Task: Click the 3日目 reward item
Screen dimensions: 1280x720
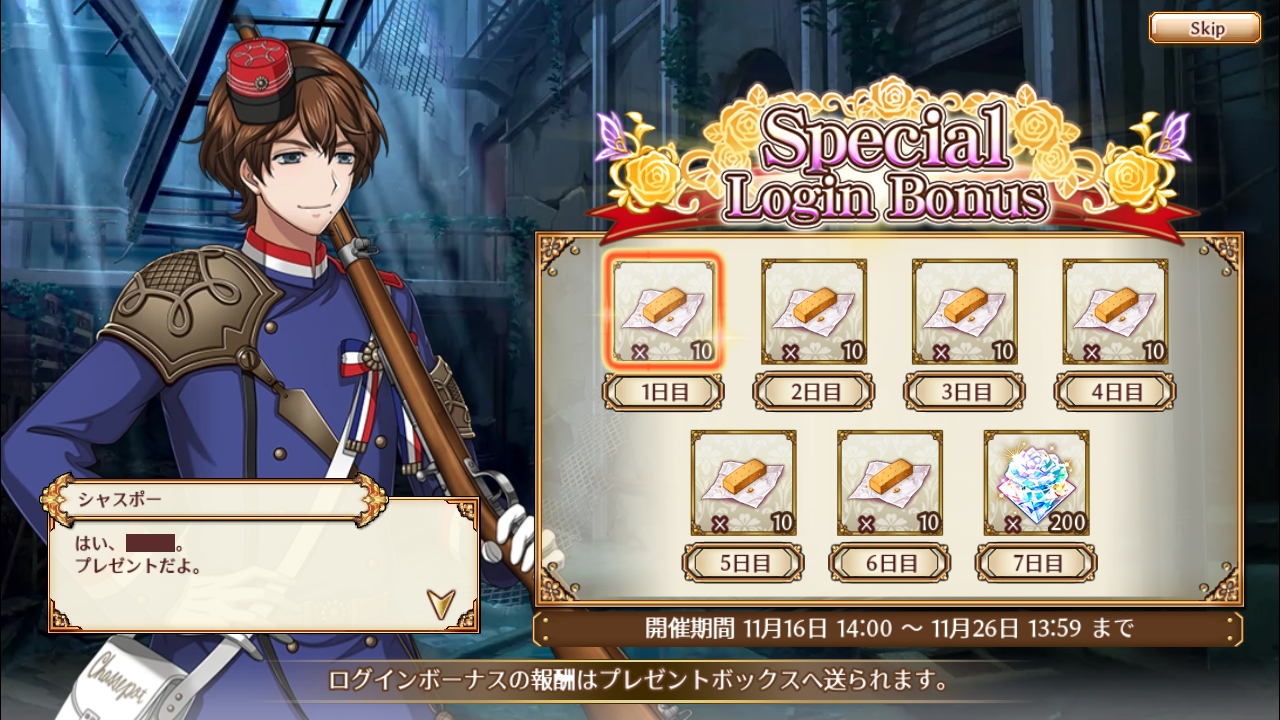Action: 964,311
